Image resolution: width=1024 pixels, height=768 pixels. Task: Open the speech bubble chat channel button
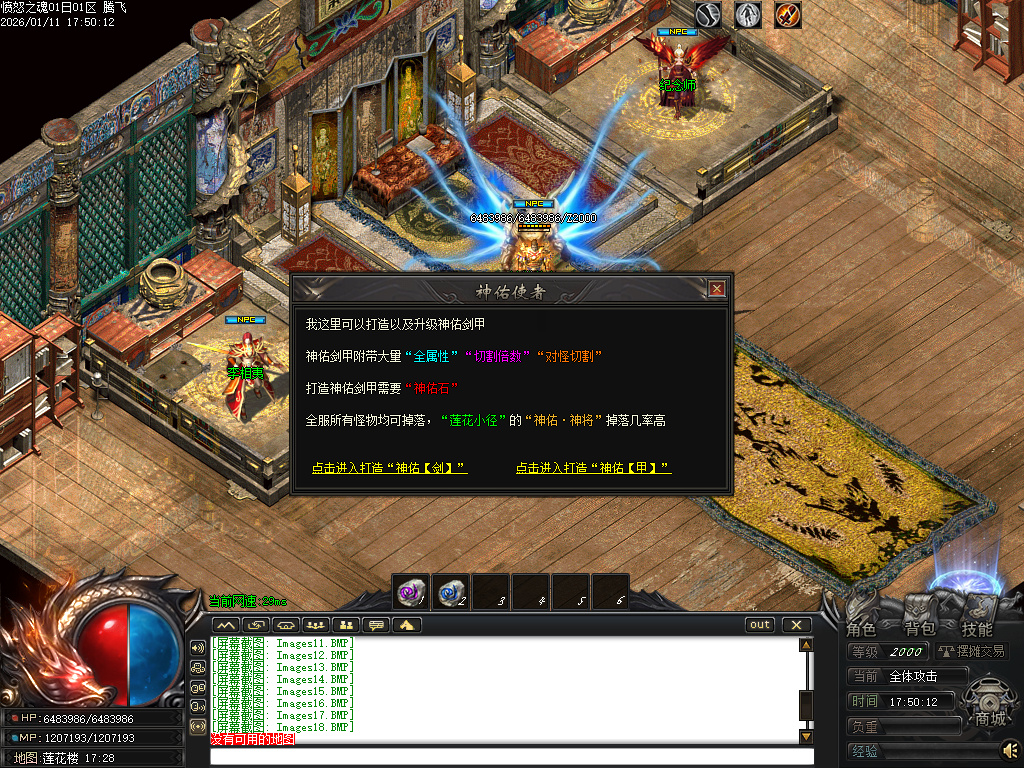[377, 625]
